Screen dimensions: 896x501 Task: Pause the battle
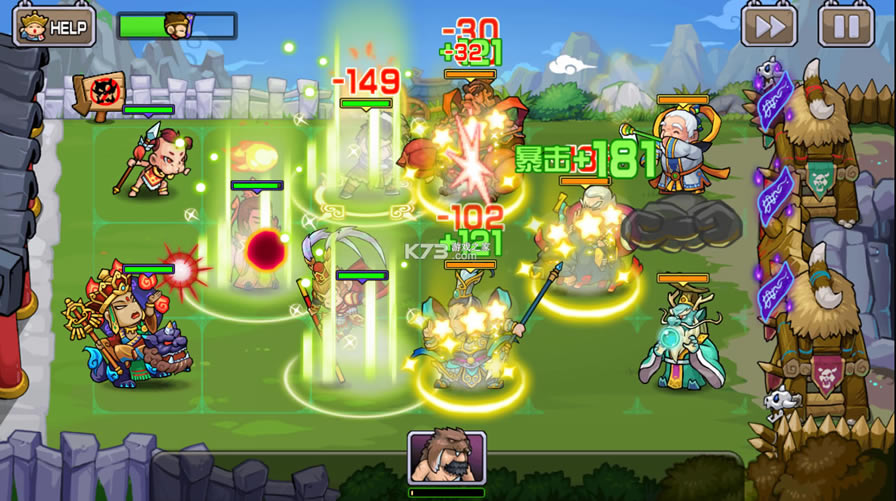(x=845, y=26)
